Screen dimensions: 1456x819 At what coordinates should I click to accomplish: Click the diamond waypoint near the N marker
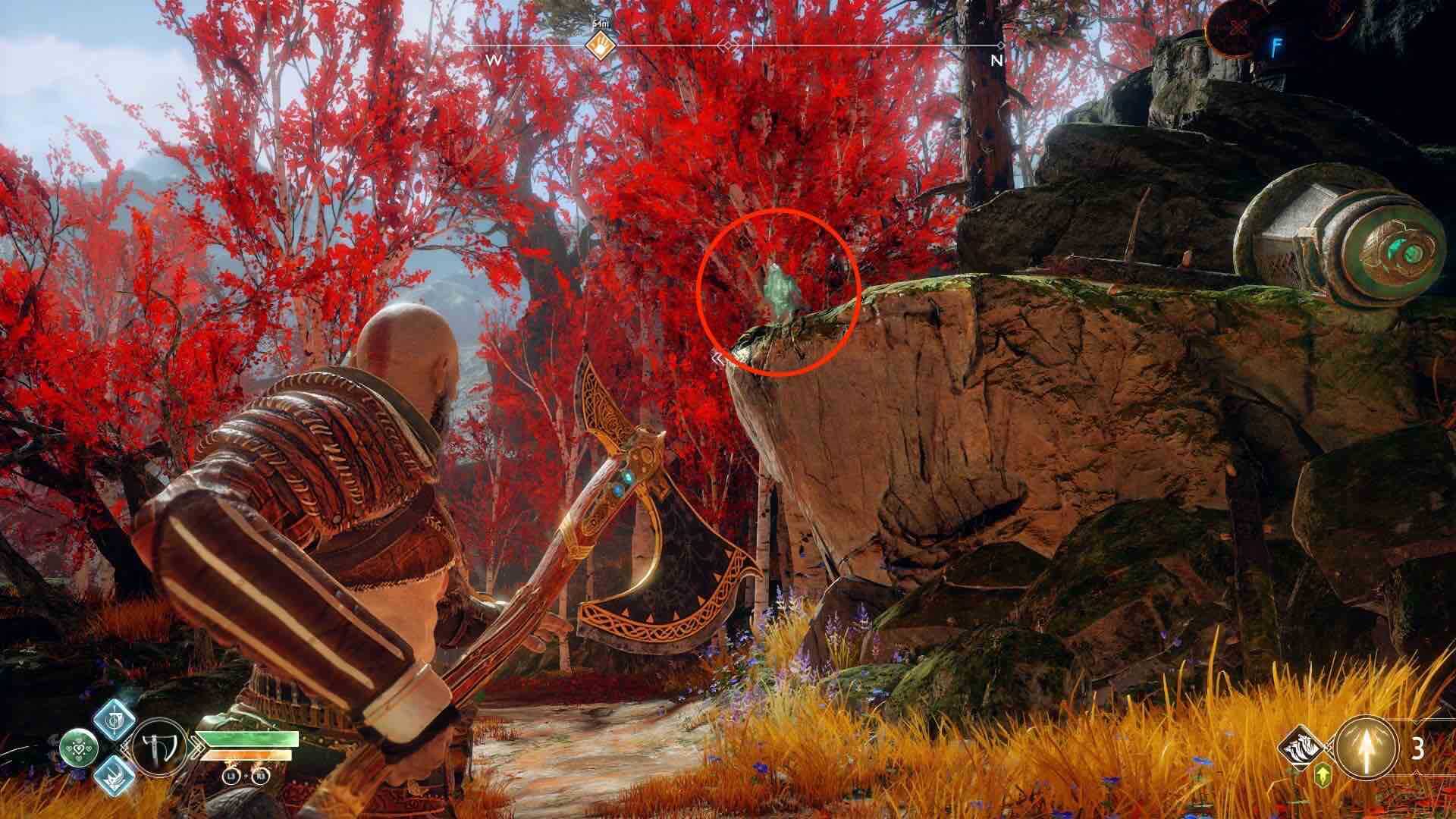[1002, 46]
